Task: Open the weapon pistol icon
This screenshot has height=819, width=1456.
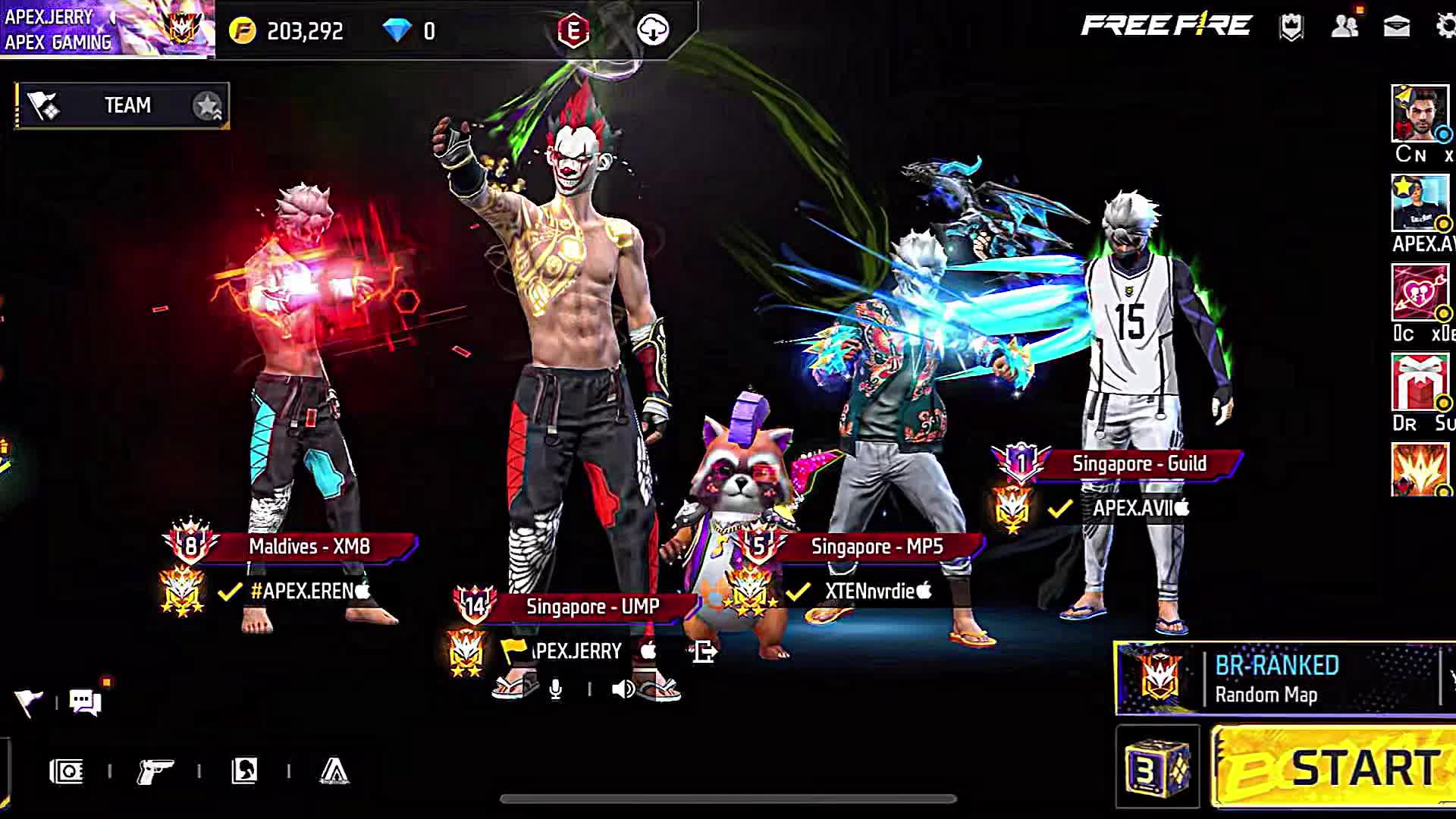Action: point(155,772)
